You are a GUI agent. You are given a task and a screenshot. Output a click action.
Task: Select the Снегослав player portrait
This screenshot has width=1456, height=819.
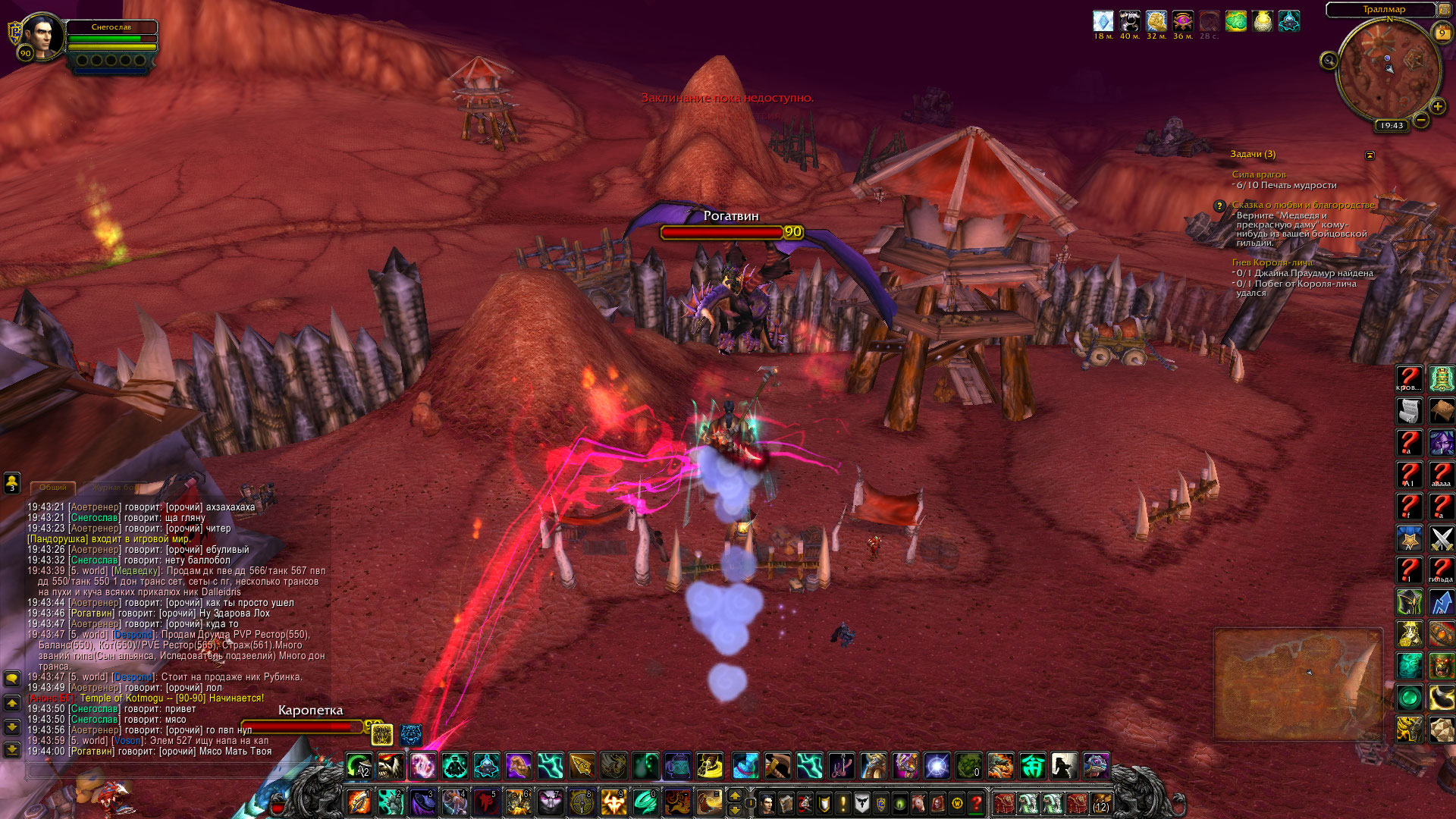coord(42,35)
